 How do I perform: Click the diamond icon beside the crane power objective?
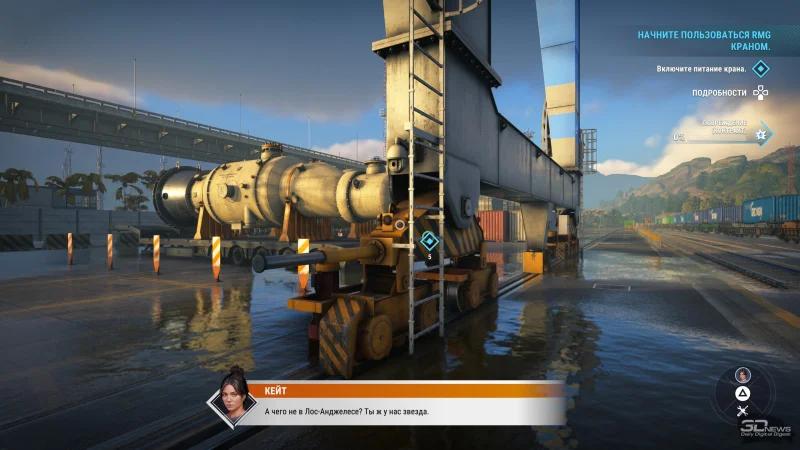pos(761,68)
